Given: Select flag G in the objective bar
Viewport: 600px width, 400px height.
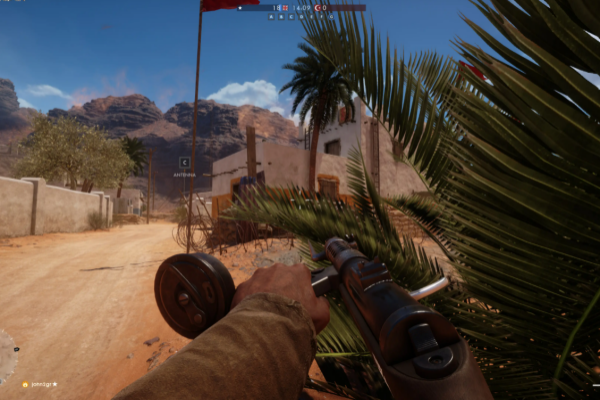Looking at the screenshot, I should 331,17.
